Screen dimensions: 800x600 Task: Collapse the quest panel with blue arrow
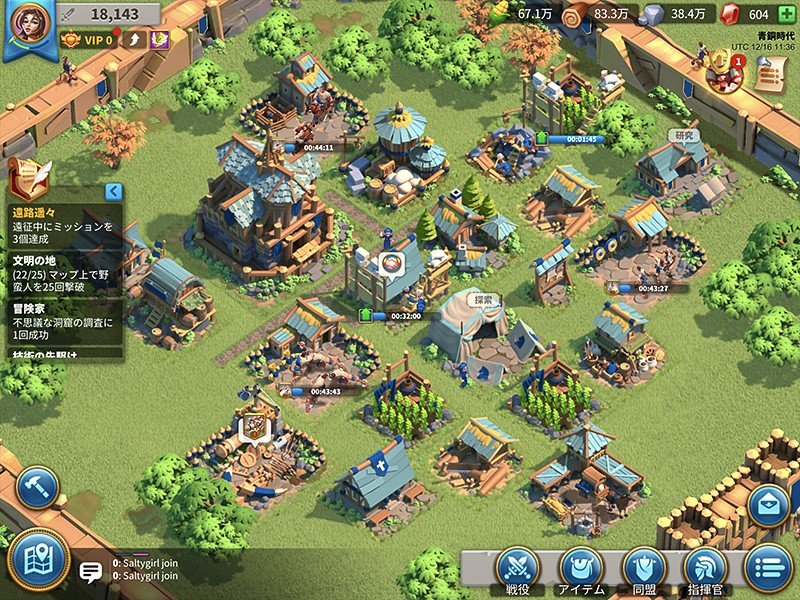113,191
